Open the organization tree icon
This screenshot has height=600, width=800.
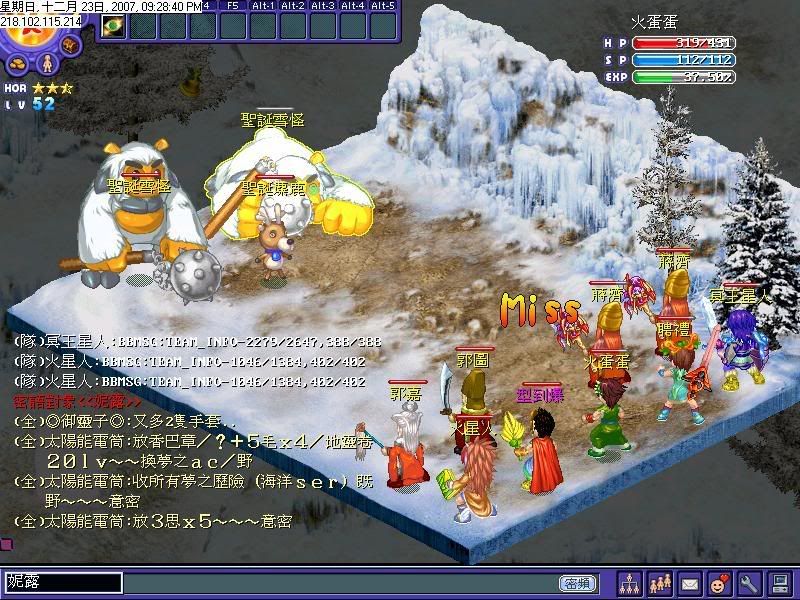[630, 582]
